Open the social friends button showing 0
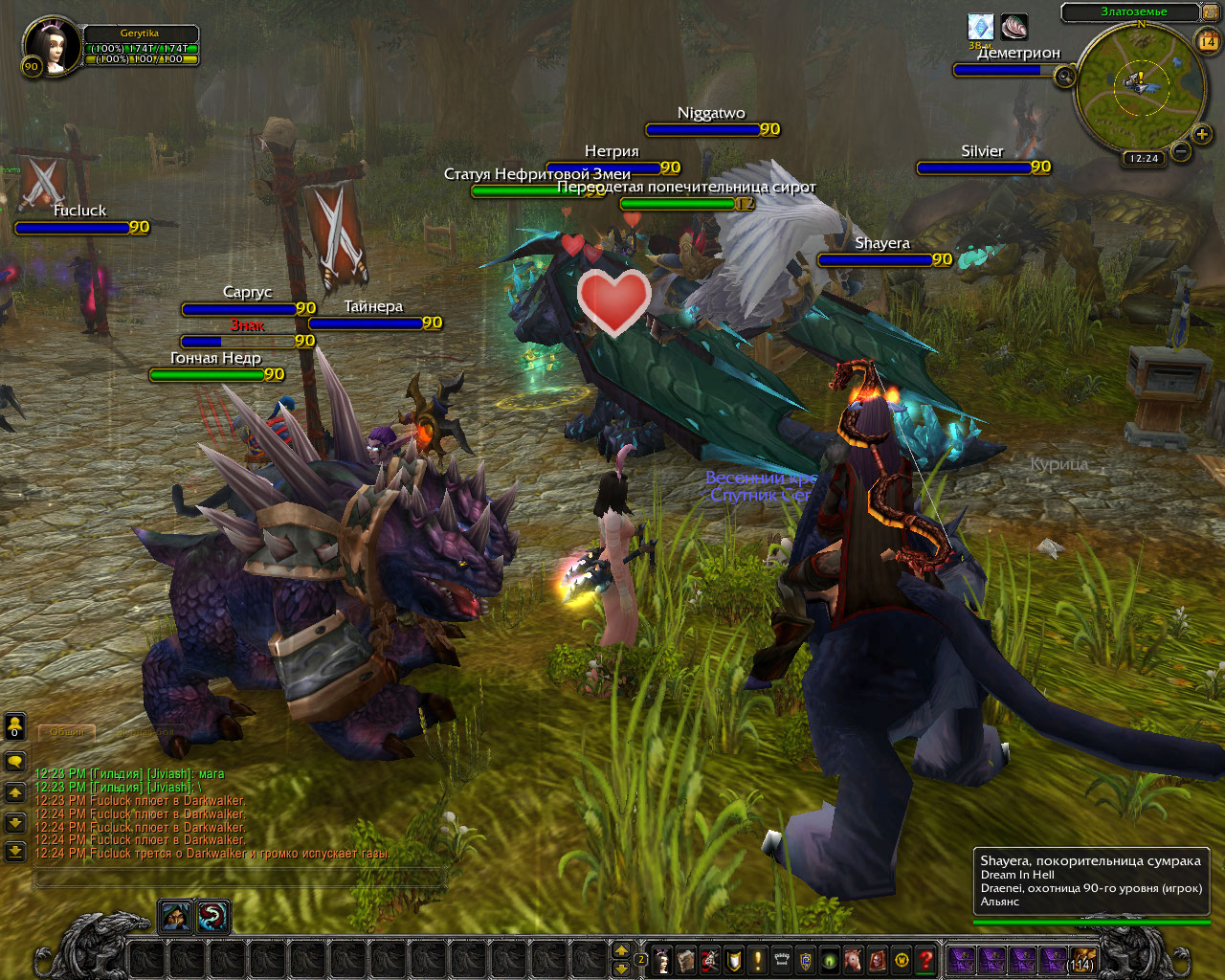Viewport: 1225px width, 980px height. coord(15,727)
